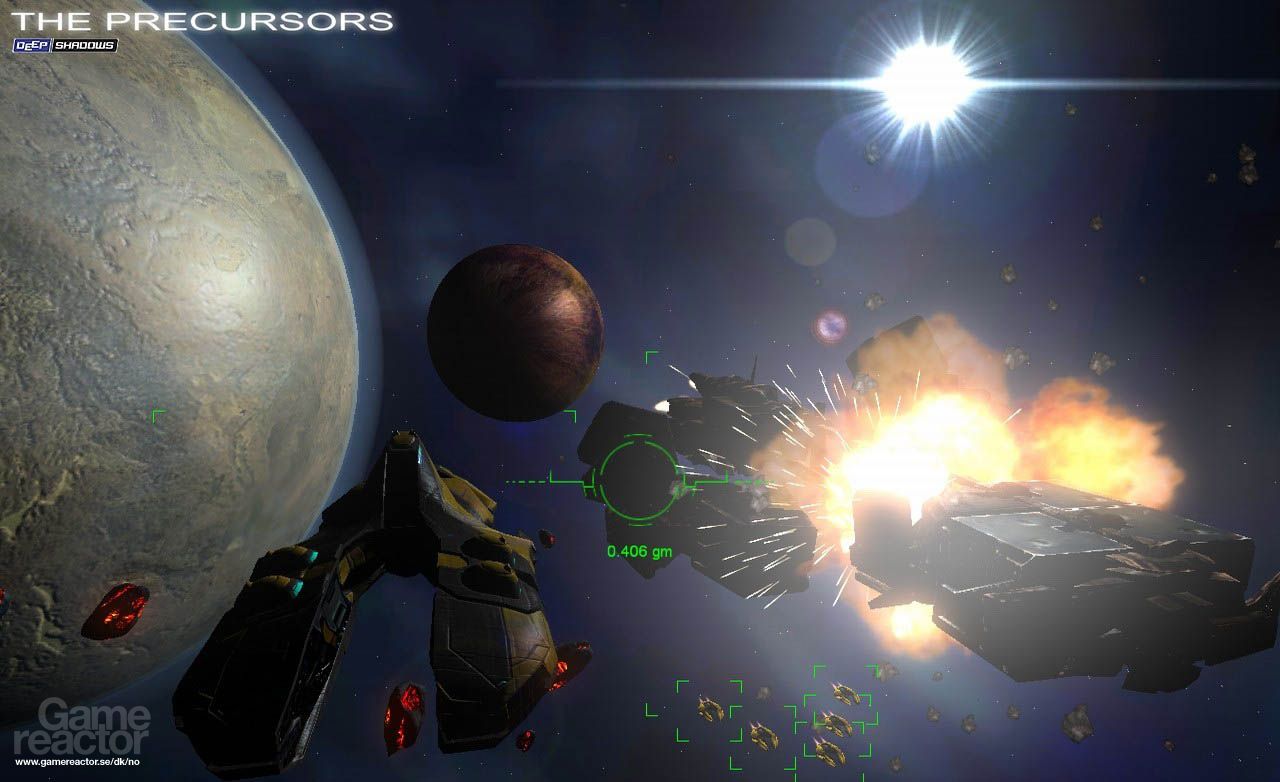Screen dimensions: 1280x782
Task: Toggle the target bracket on the planet surface
Action: [x=157, y=414]
